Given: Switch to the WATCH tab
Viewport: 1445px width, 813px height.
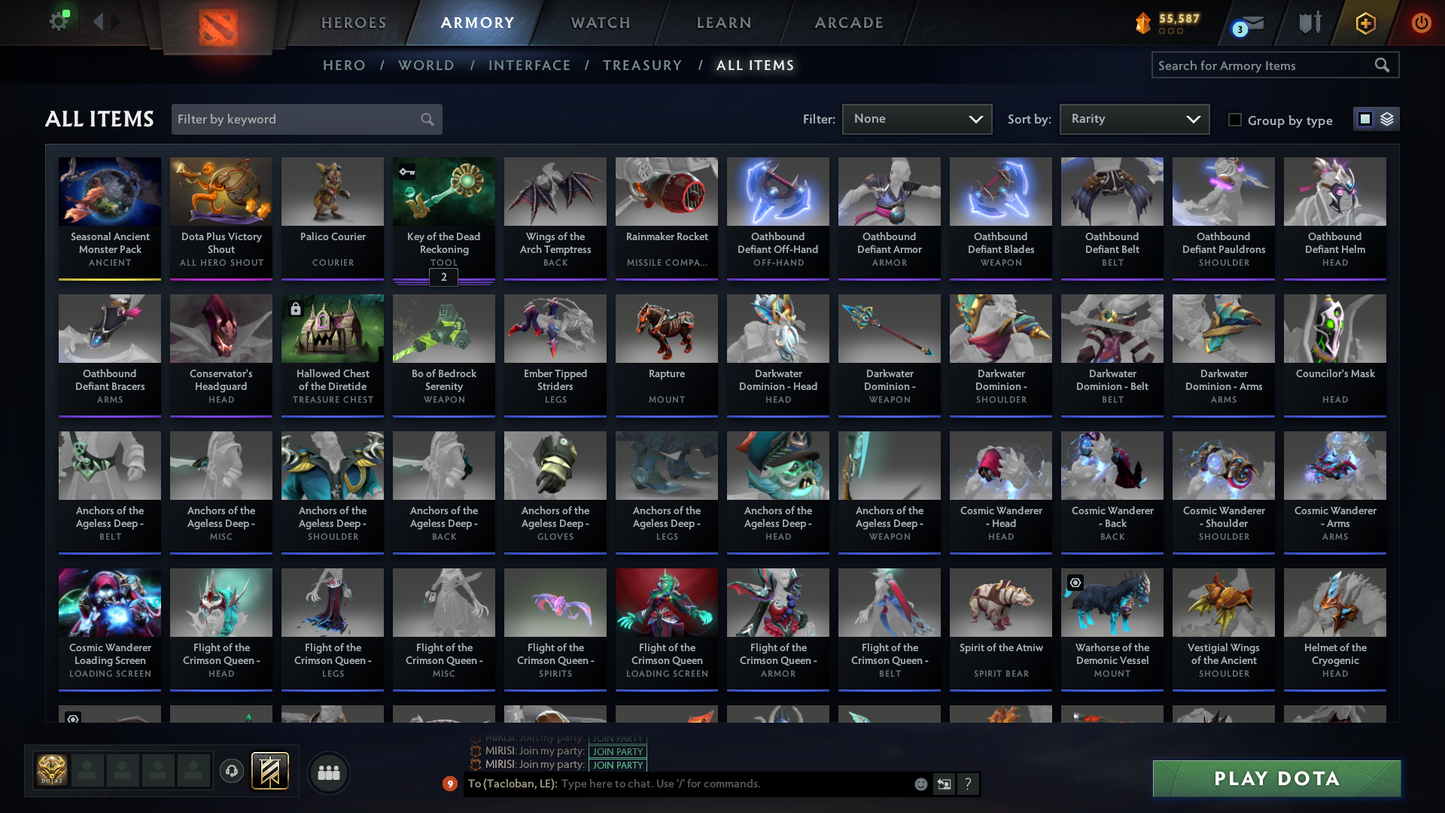Looking at the screenshot, I should (x=599, y=22).
